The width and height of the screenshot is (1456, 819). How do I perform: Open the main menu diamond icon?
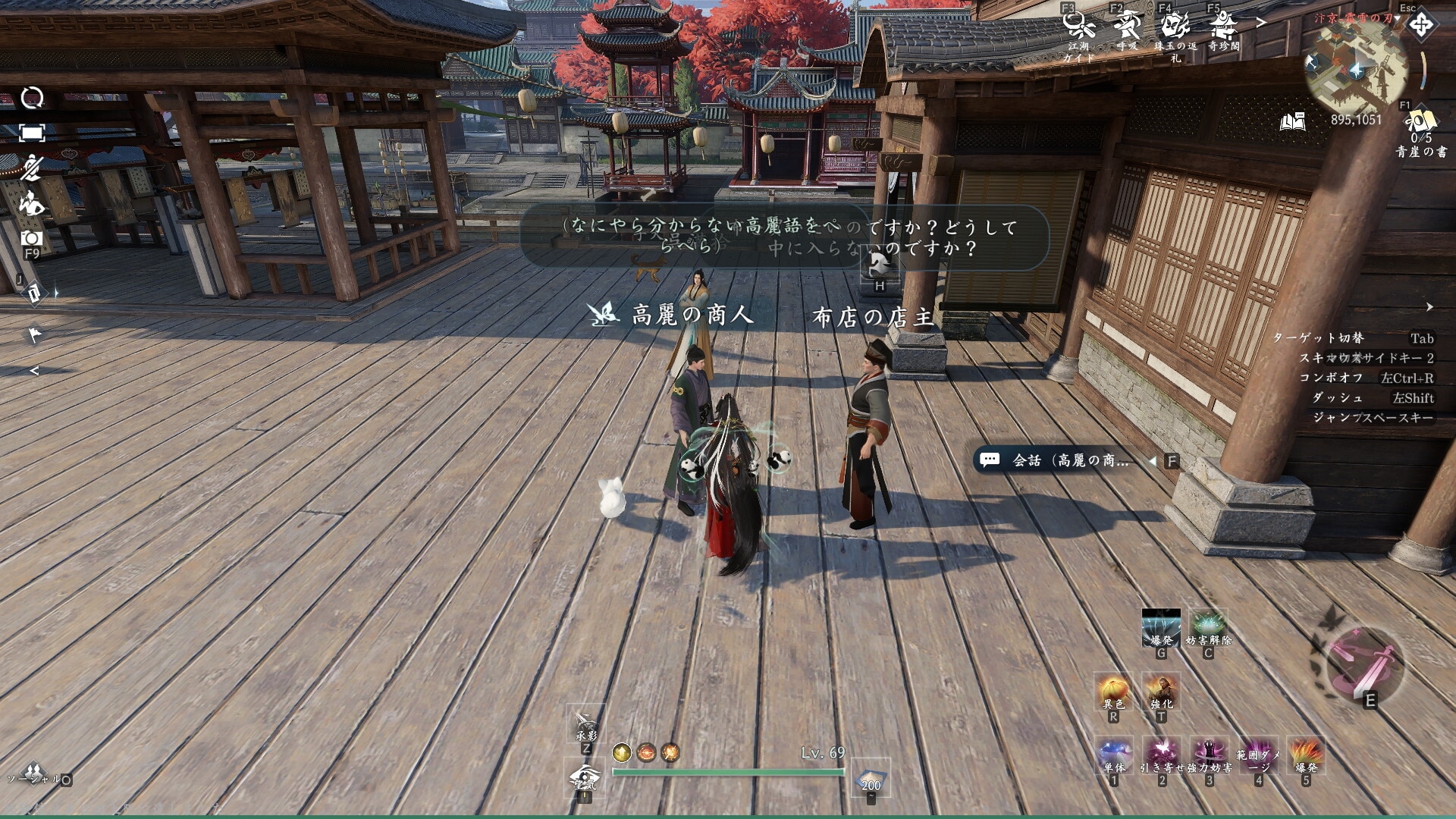pos(1420,25)
